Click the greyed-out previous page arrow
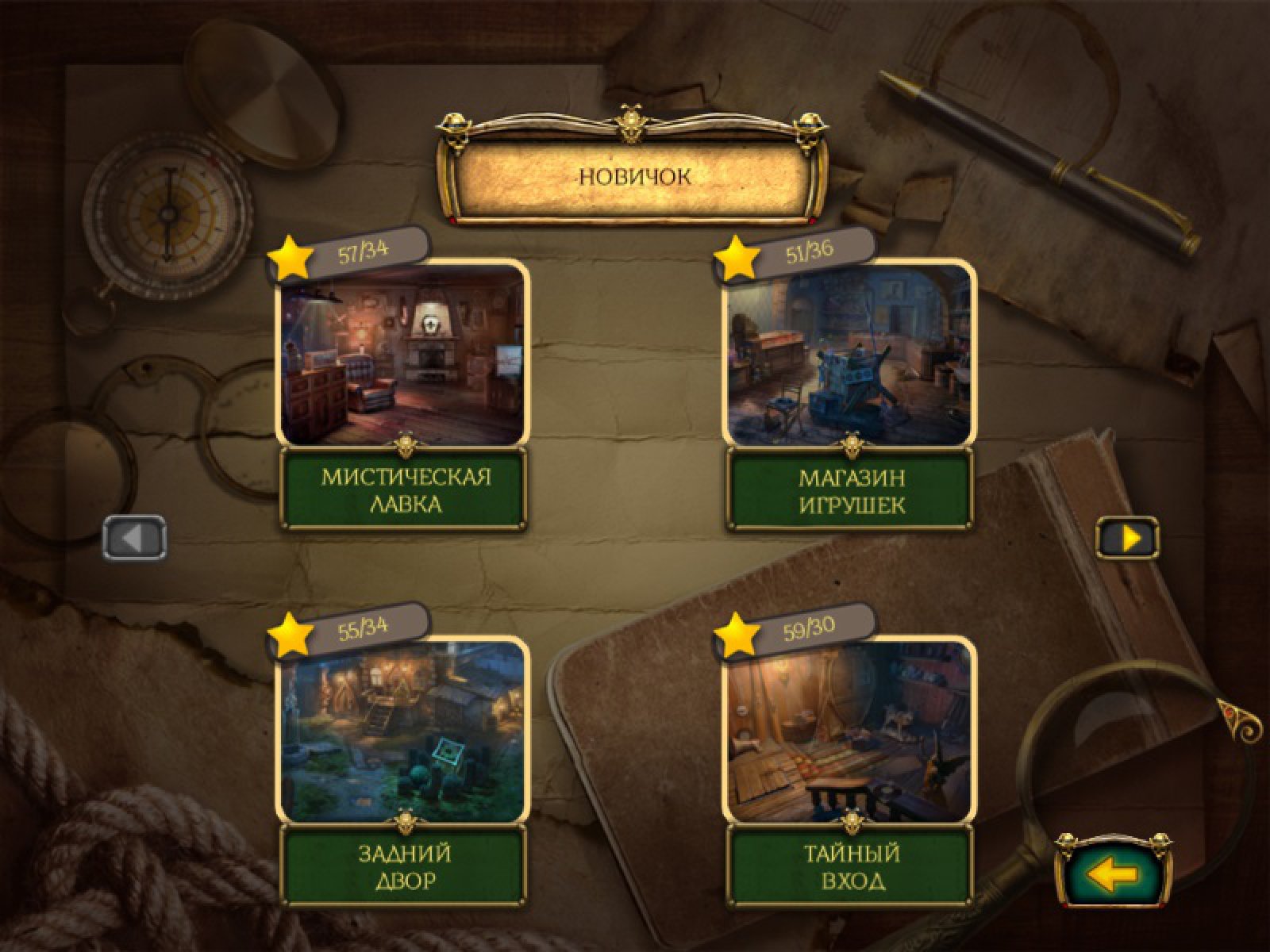 click(x=135, y=539)
